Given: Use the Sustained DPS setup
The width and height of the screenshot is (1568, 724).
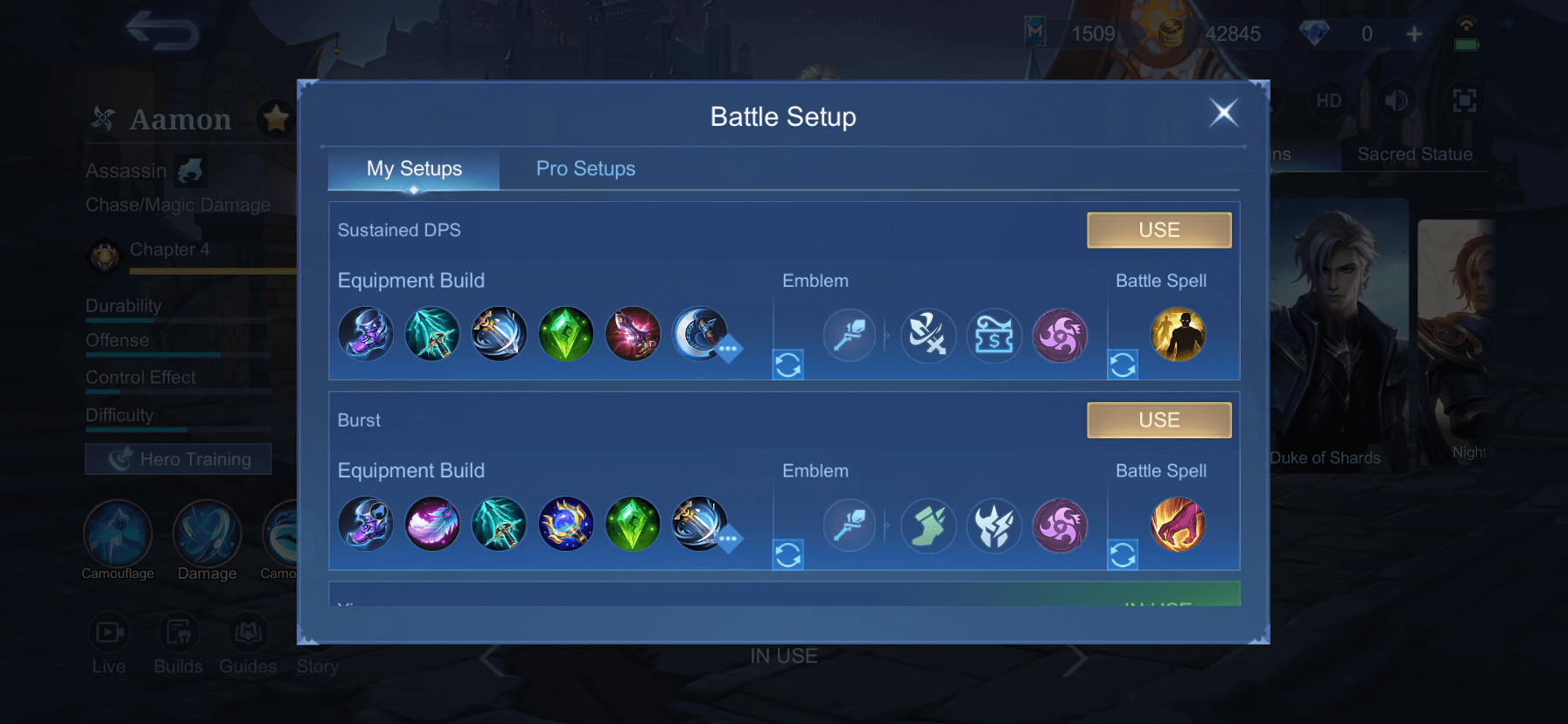Looking at the screenshot, I should 1158,230.
